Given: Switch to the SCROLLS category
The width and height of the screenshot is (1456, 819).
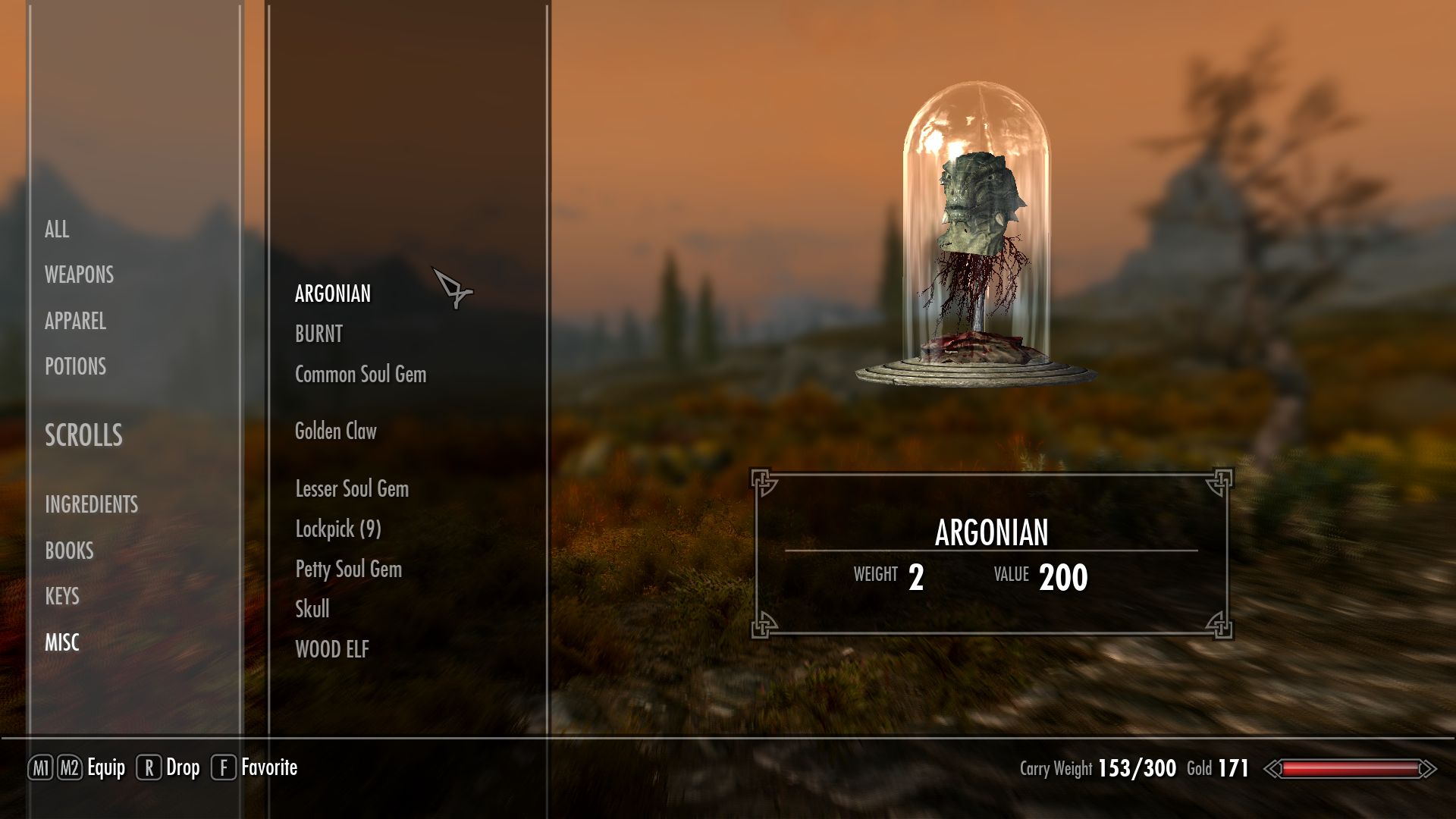Looking at the screenshot, I should [83, 435].
